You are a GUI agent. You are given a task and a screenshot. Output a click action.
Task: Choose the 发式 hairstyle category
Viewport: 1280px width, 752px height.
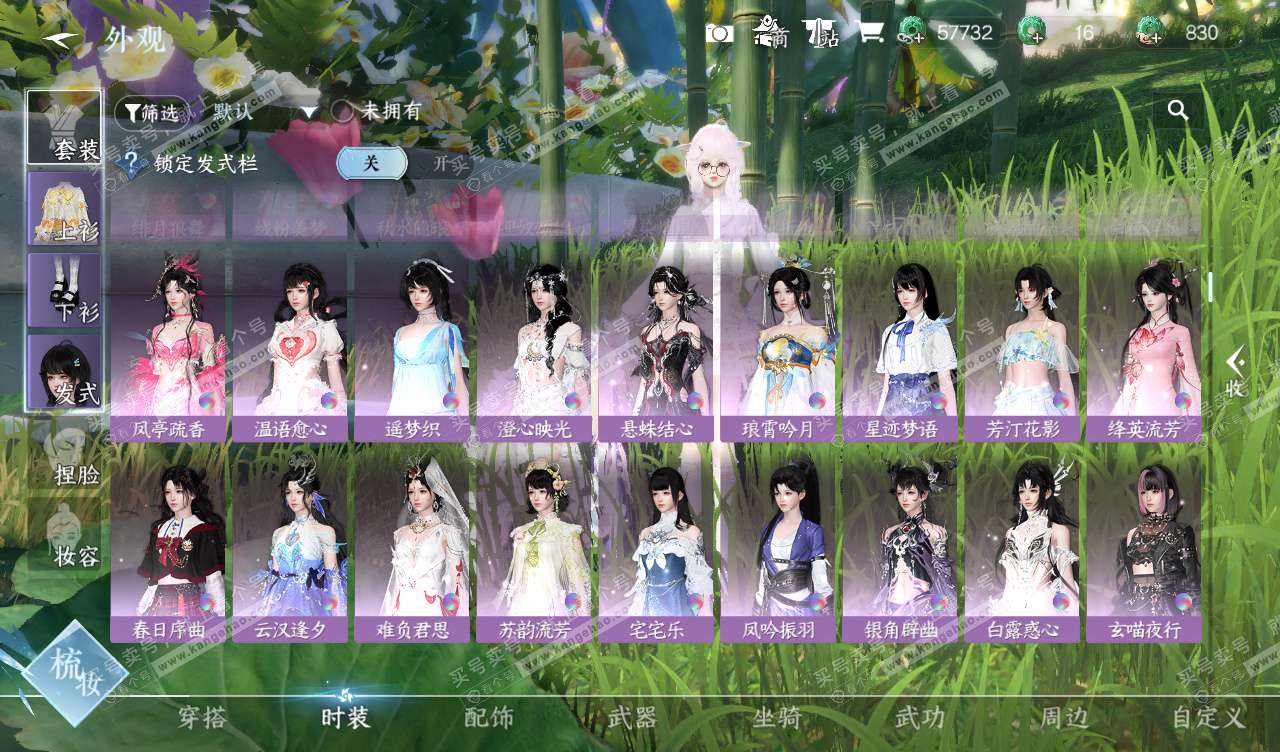64,371
